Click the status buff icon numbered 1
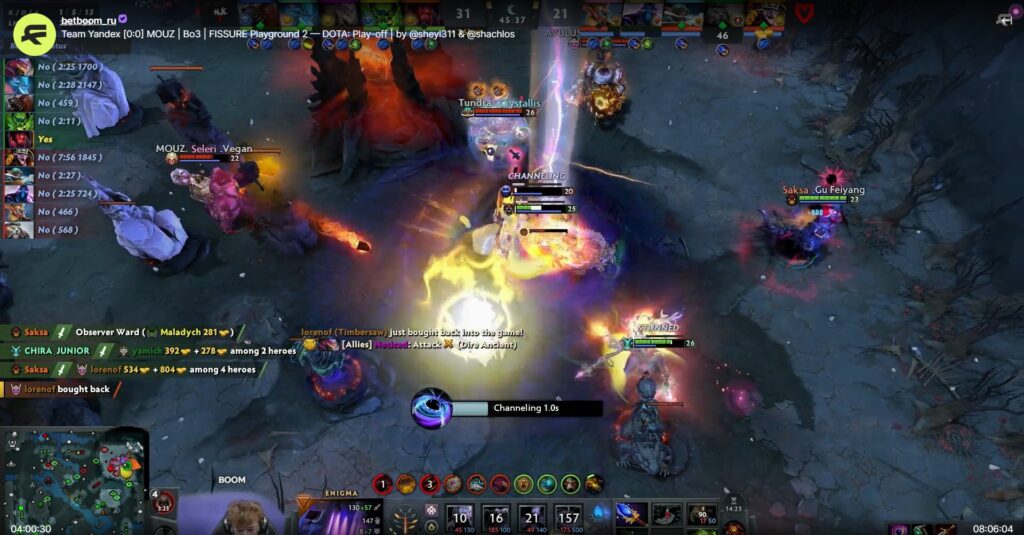The image size is (1024, 535). tap(381, 484)
